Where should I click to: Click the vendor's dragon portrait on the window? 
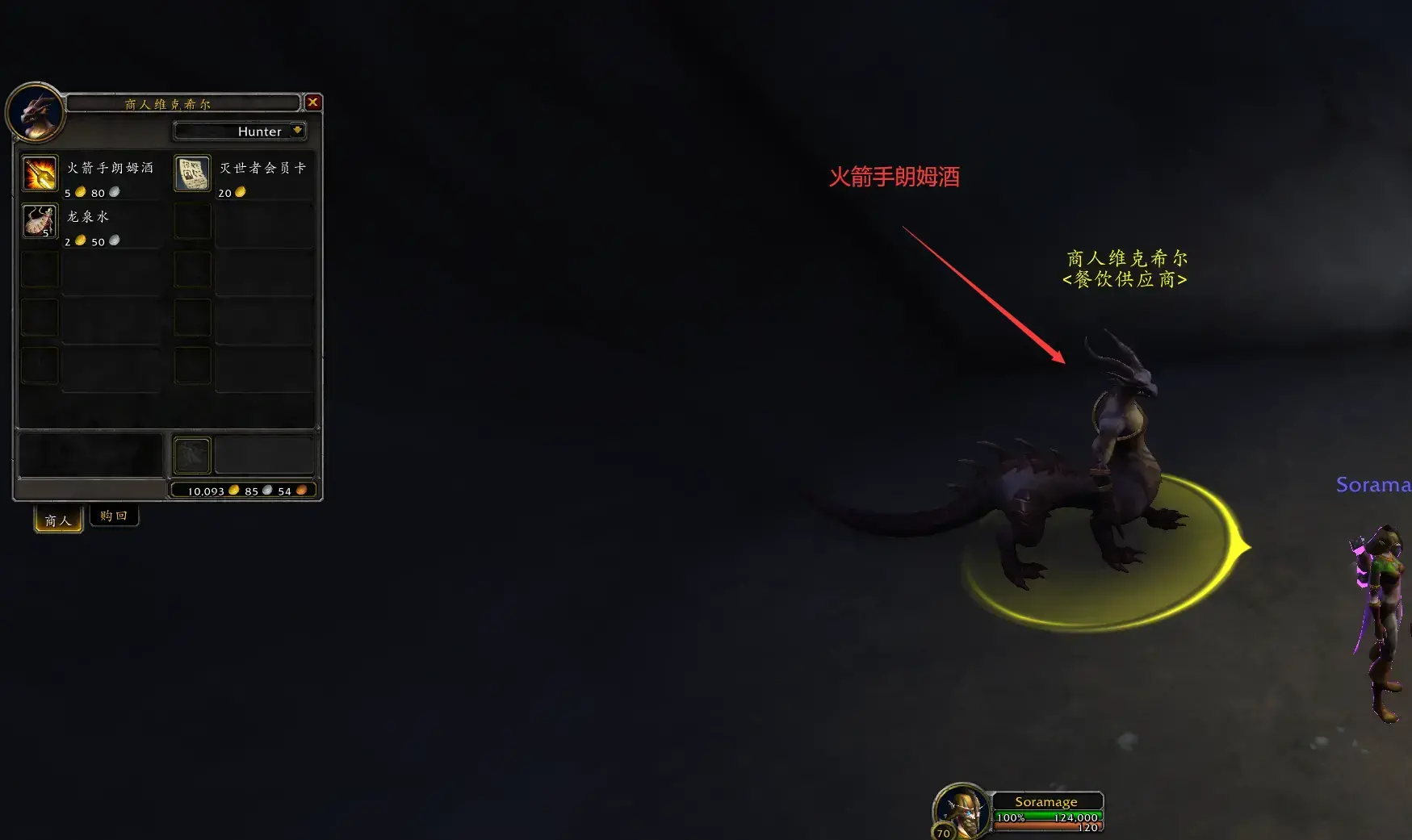(36, 114)
